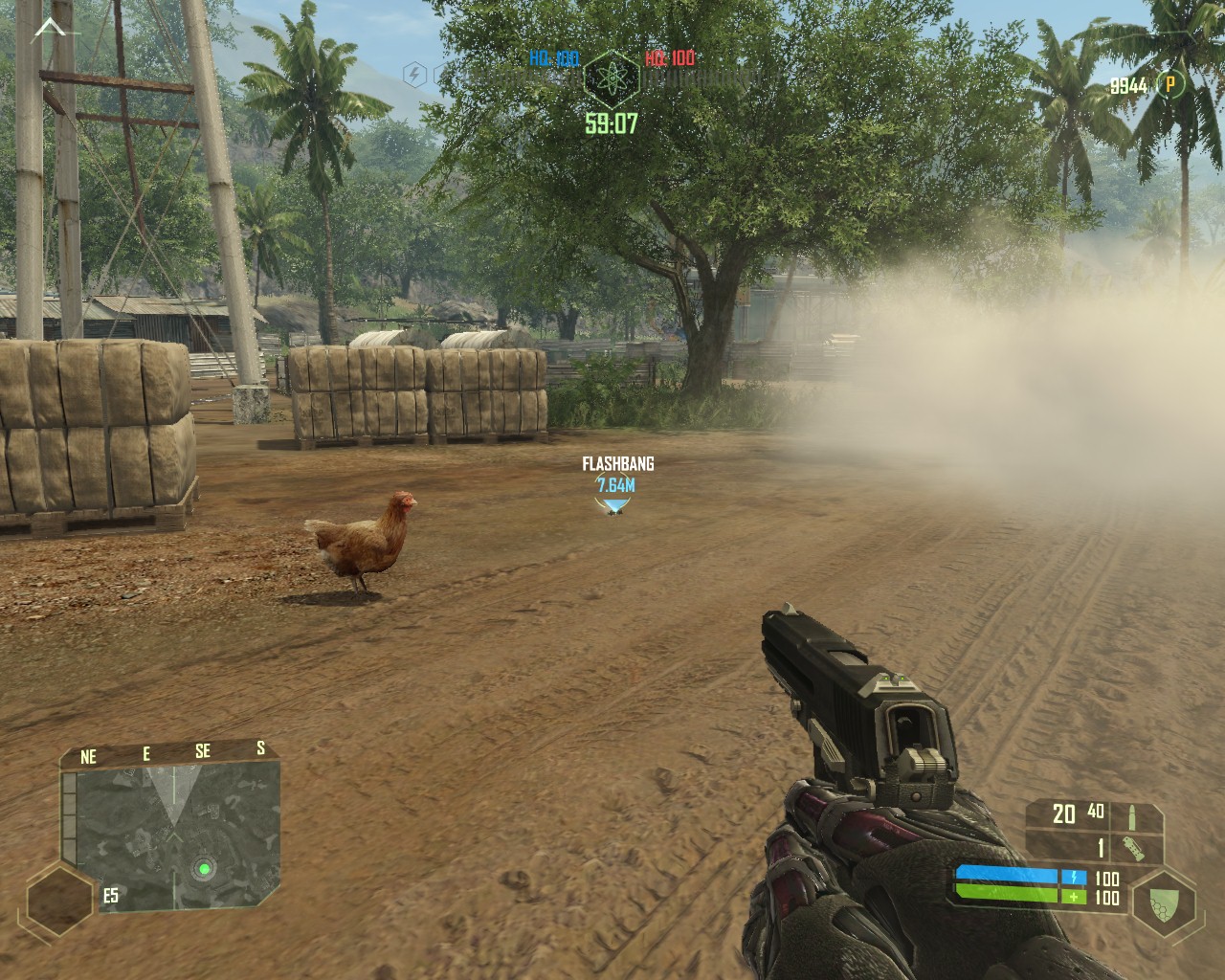Image resolution: width=1225 pixels, height=980 pixels.
Task: Click the bullet ammo type icon
Action: (x=1132, y=814)
